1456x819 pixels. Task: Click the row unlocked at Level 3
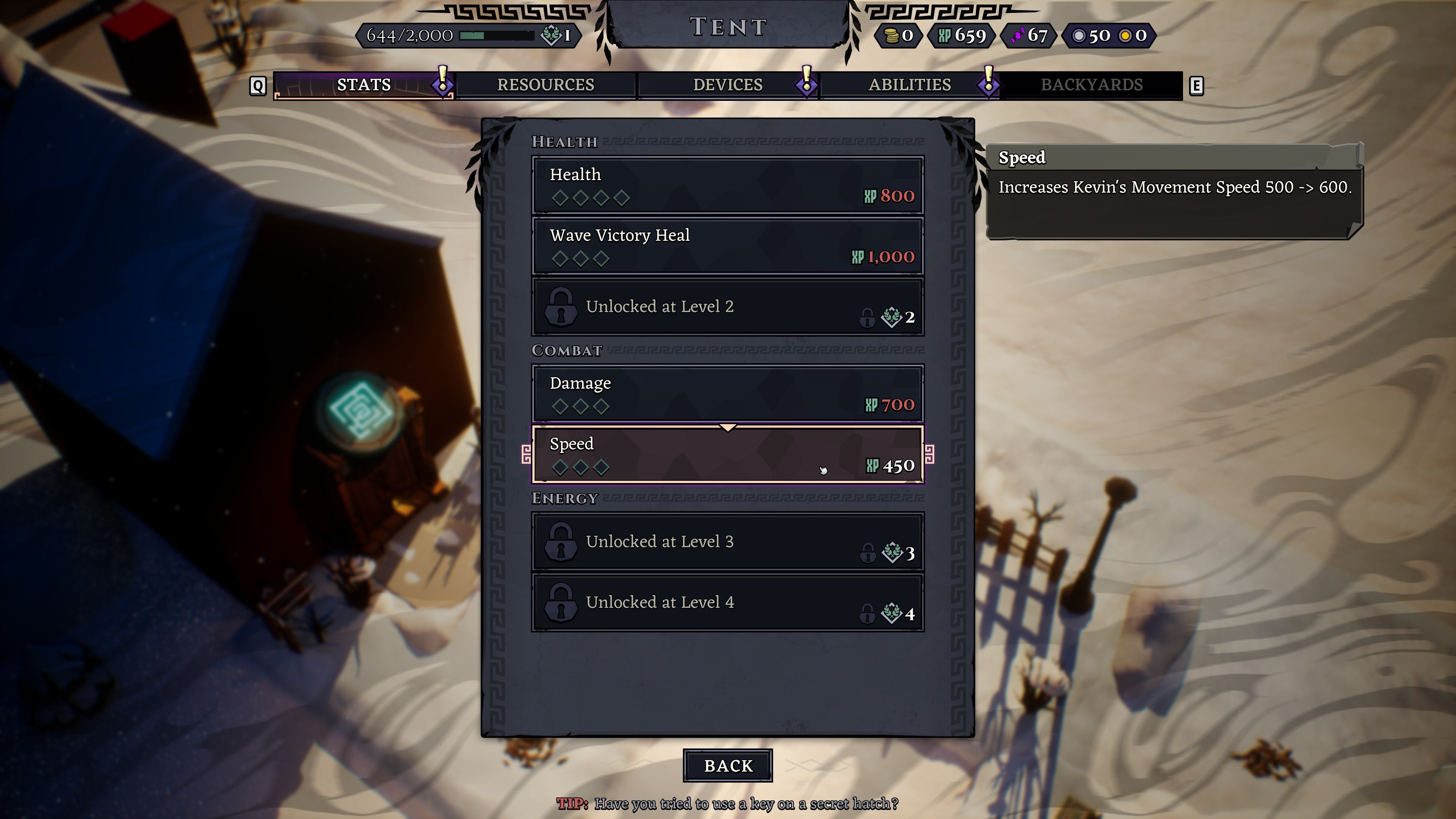point(728,542)
